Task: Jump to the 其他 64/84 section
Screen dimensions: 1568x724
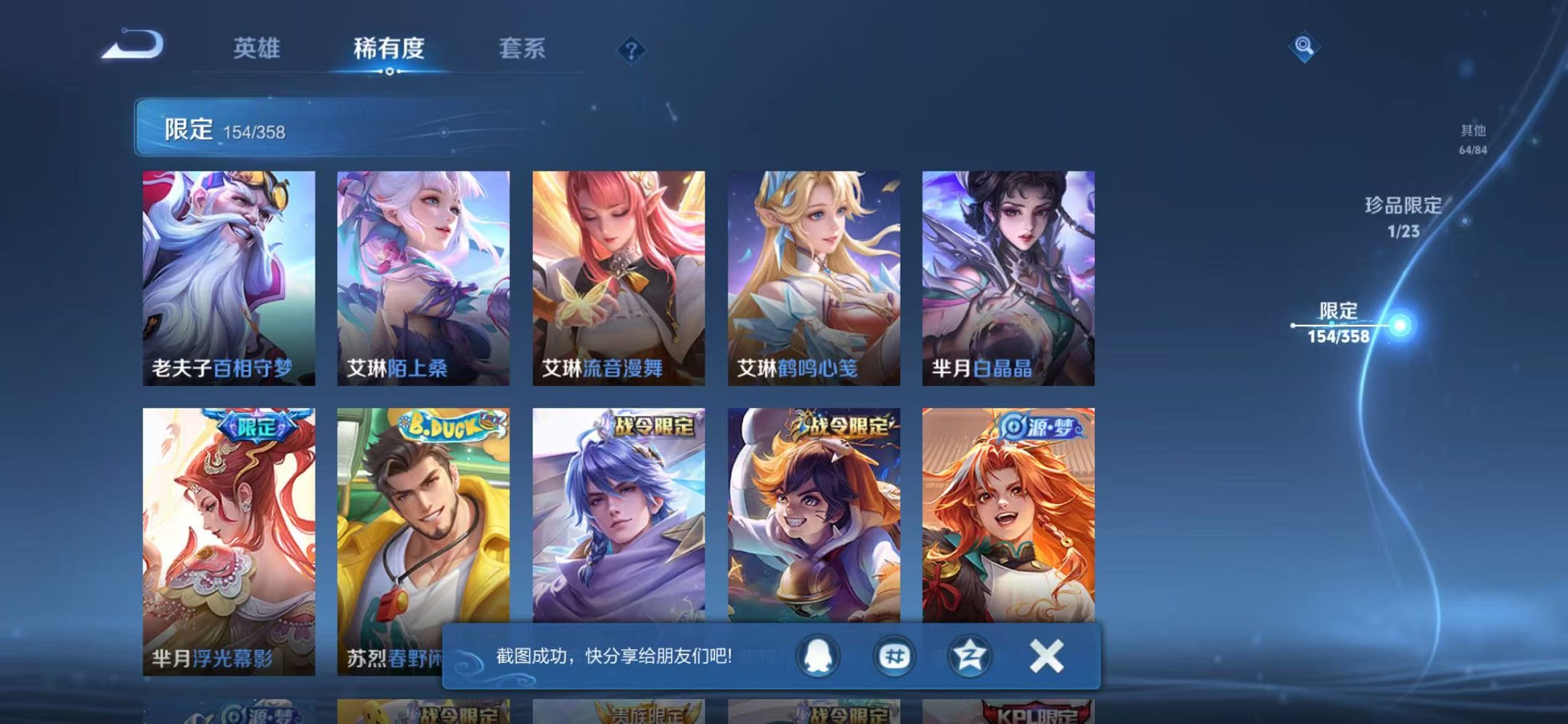Action: point(1474,137)
